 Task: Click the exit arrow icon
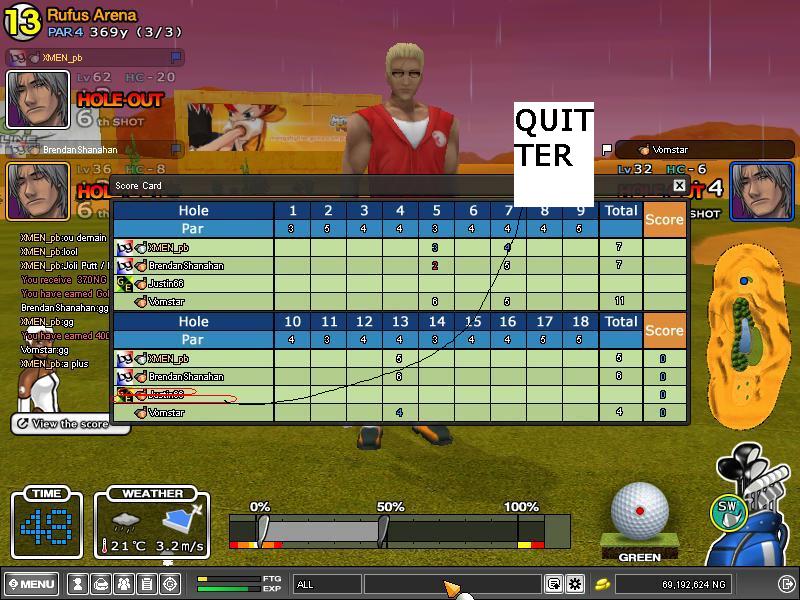click(786, 584)
